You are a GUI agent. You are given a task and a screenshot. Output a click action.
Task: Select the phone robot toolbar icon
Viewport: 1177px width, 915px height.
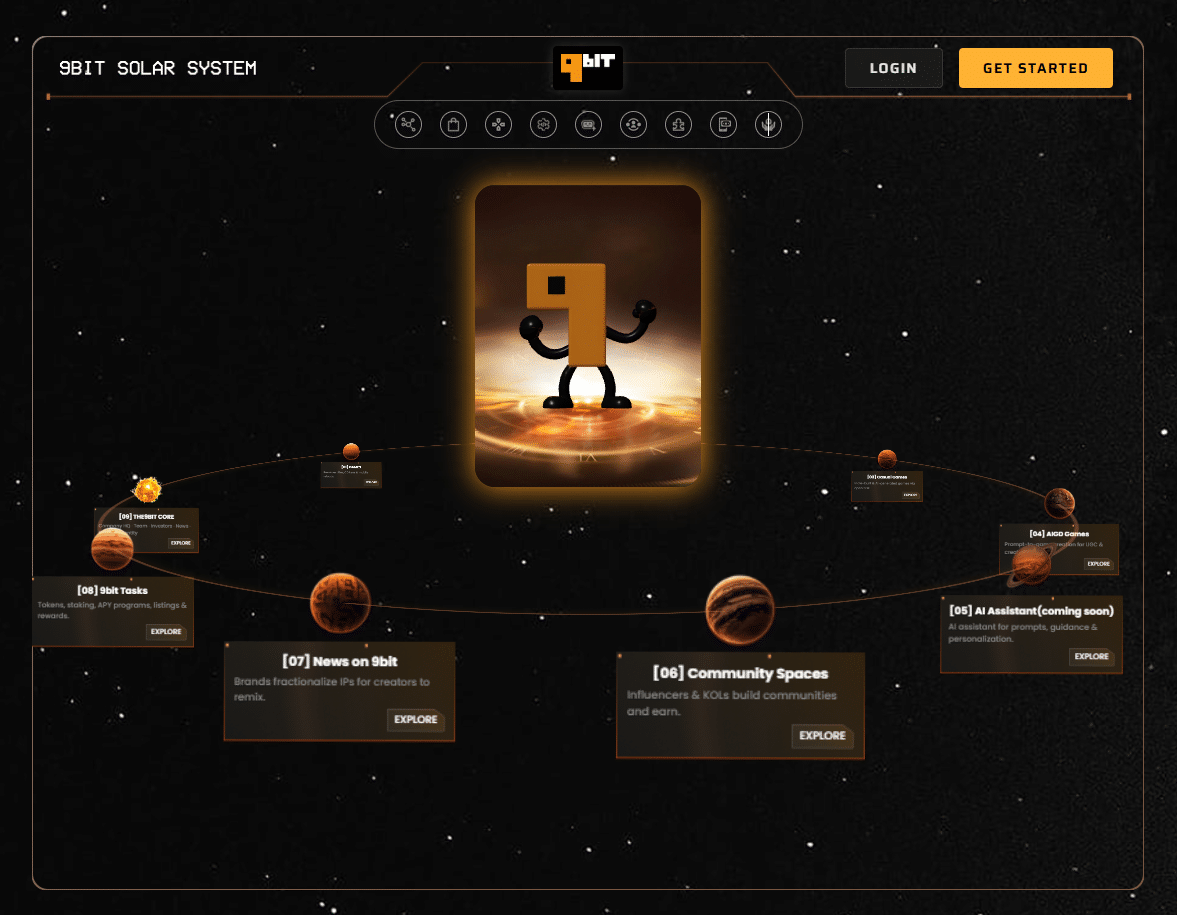[x=723, y=124]
